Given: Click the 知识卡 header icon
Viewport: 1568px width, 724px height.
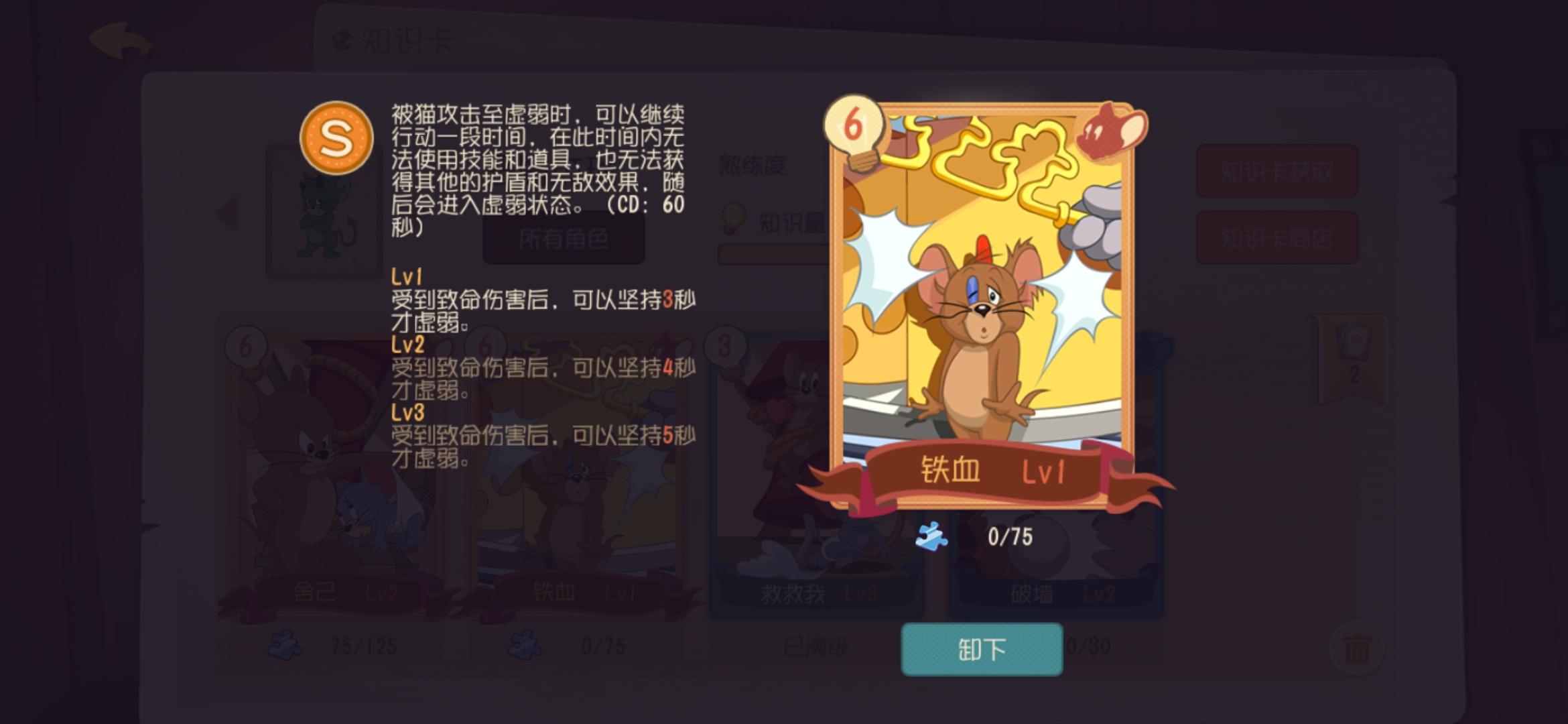Looking at the screenshot, I should pos(343,39).
